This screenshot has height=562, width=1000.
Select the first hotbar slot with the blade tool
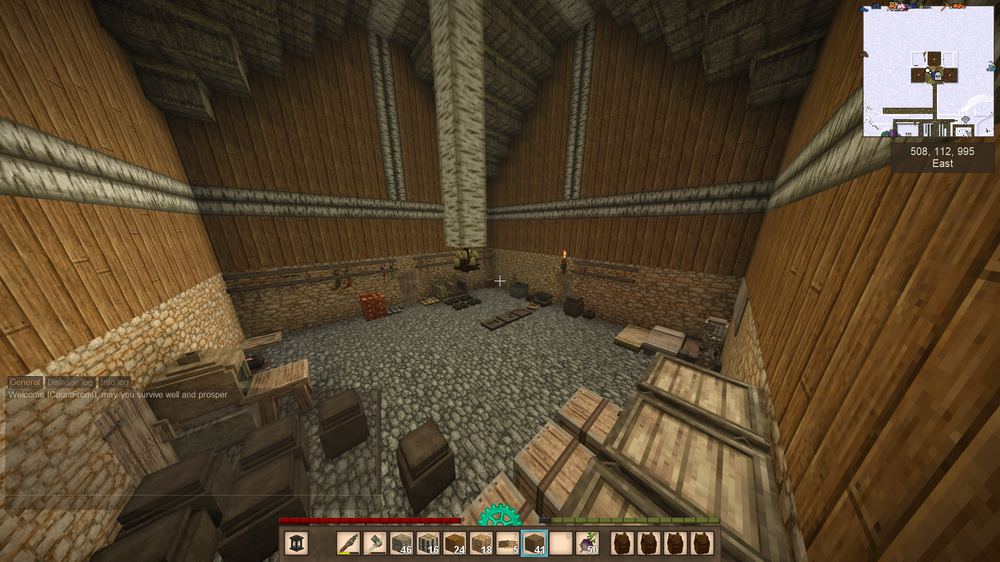(350, 543)
